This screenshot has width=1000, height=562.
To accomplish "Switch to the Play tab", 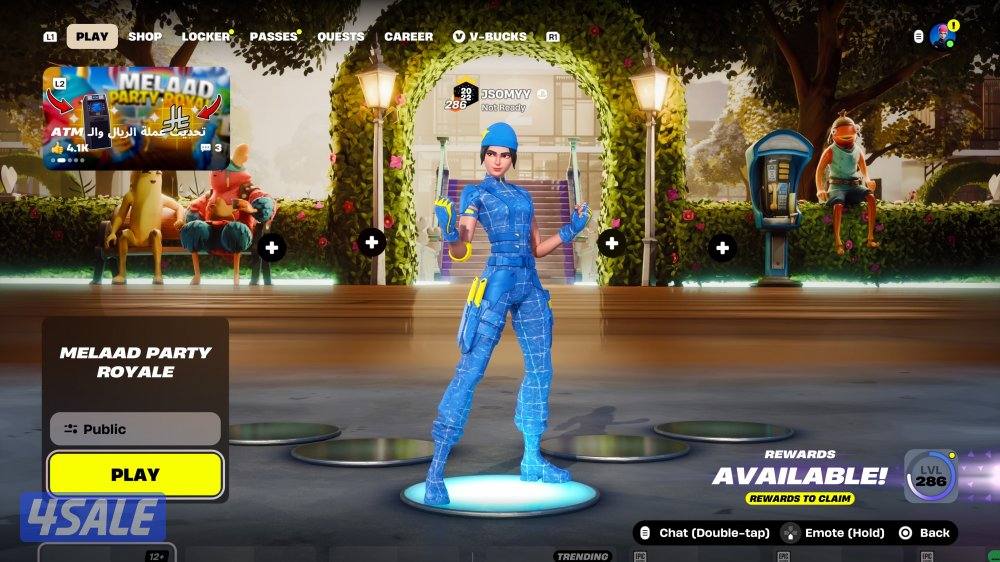I will coord(92,37).
